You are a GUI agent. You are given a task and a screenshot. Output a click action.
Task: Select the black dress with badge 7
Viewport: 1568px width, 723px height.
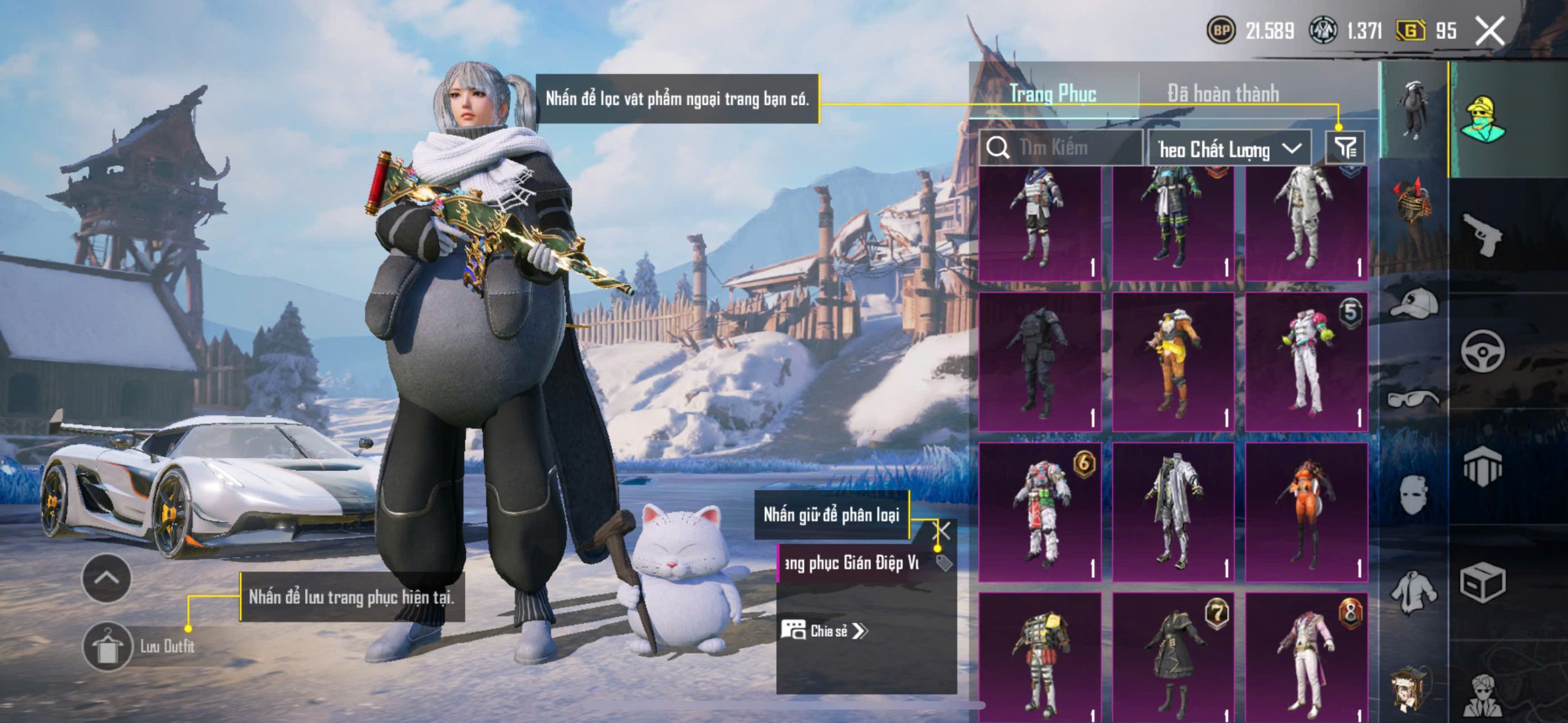coord(1173,658)
